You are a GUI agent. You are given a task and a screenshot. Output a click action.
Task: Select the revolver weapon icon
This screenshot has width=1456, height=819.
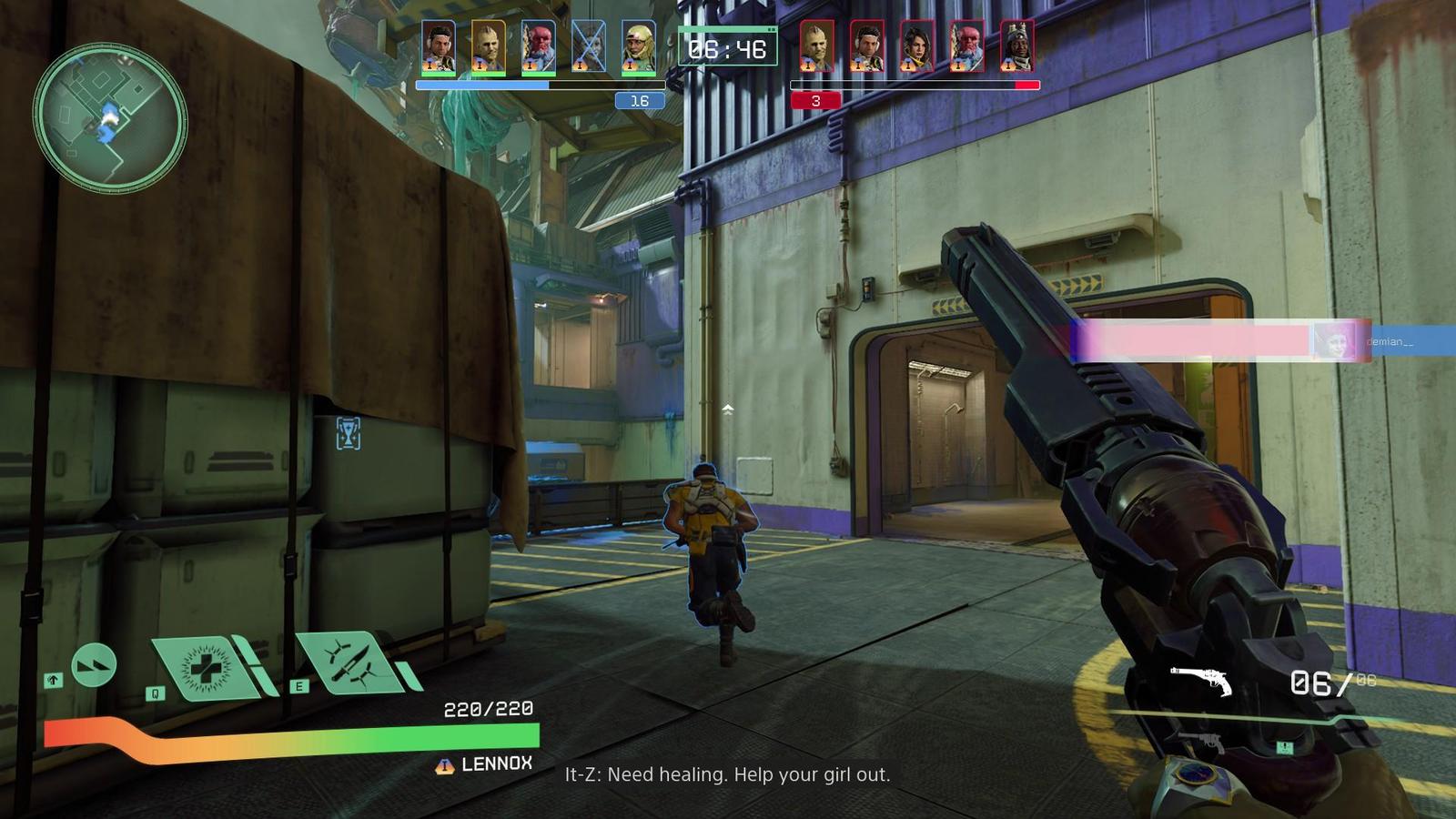point(1200,680)
